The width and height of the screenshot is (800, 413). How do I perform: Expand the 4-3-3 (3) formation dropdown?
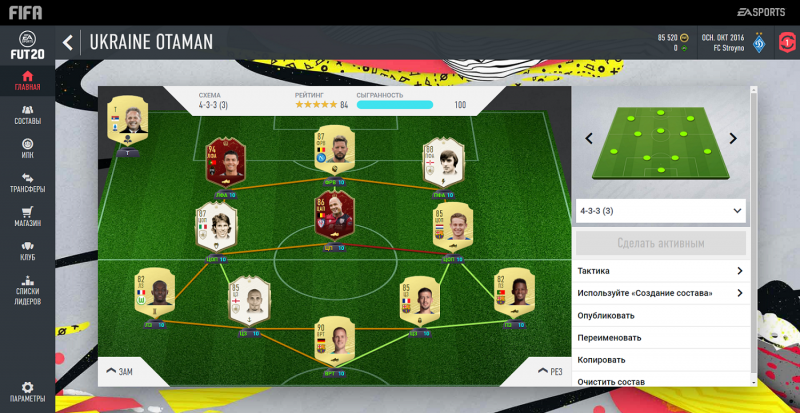tap(662, 211)
